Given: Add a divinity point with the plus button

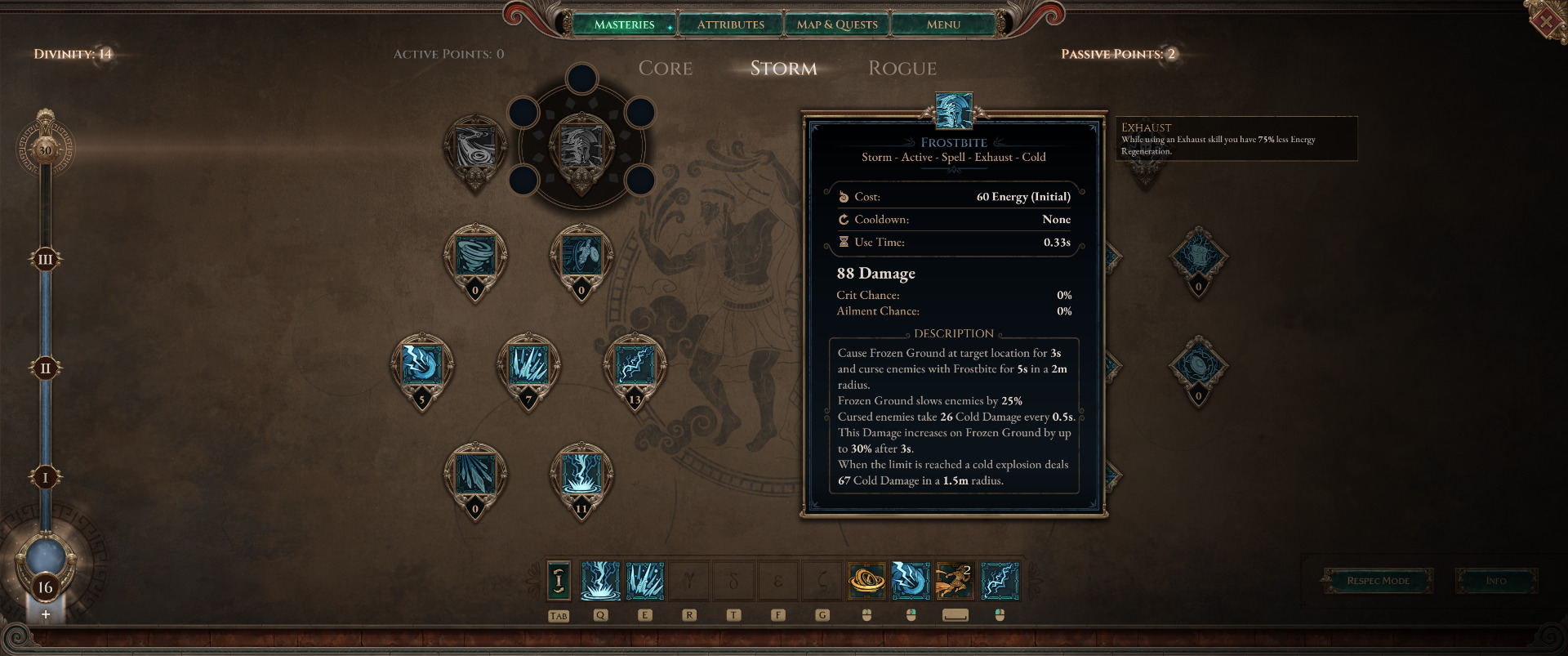Looking at the screenshot, I should point(46,614).
